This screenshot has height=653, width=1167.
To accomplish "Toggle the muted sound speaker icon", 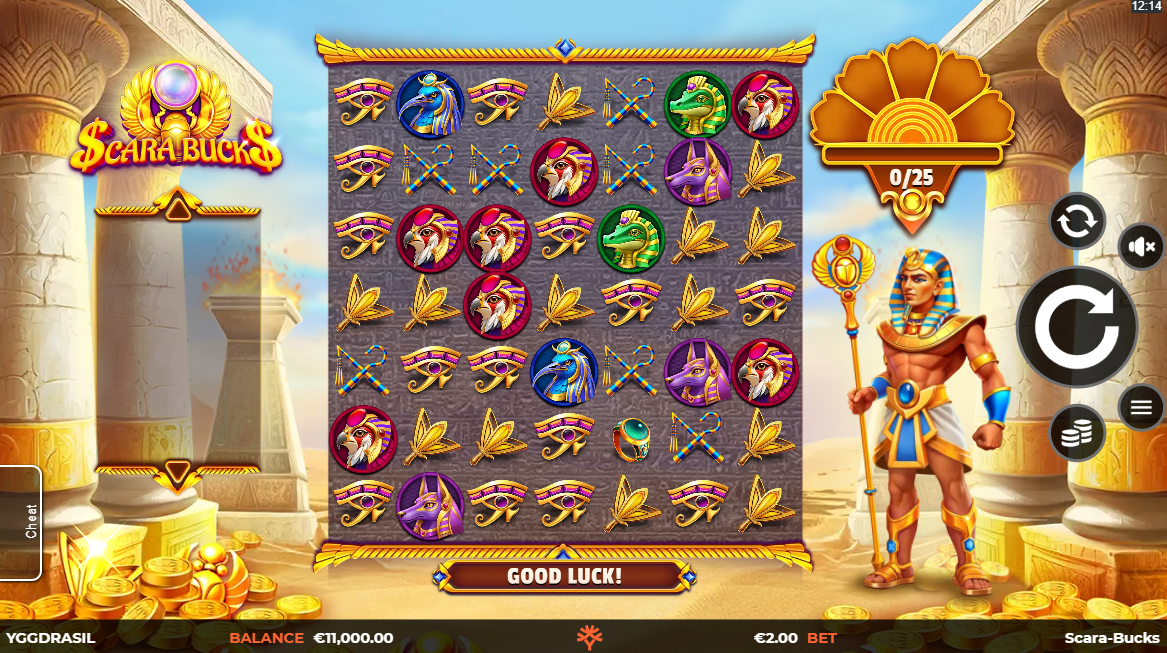I will coord(1141,246).
